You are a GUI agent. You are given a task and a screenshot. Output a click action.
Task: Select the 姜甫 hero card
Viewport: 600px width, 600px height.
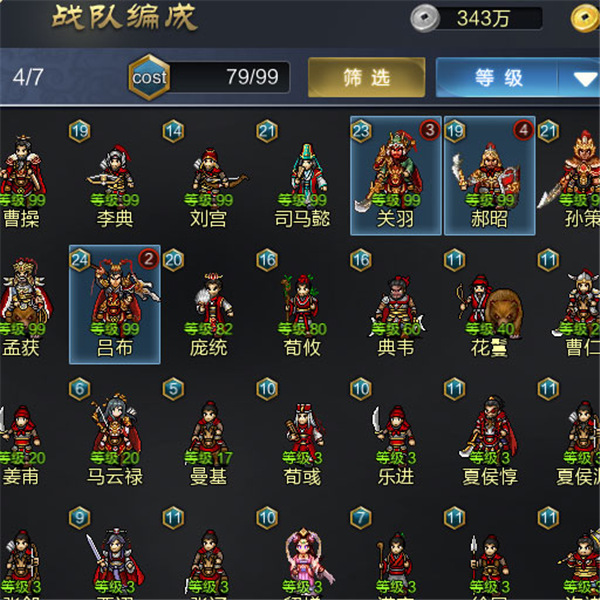[x=22, y=435]
